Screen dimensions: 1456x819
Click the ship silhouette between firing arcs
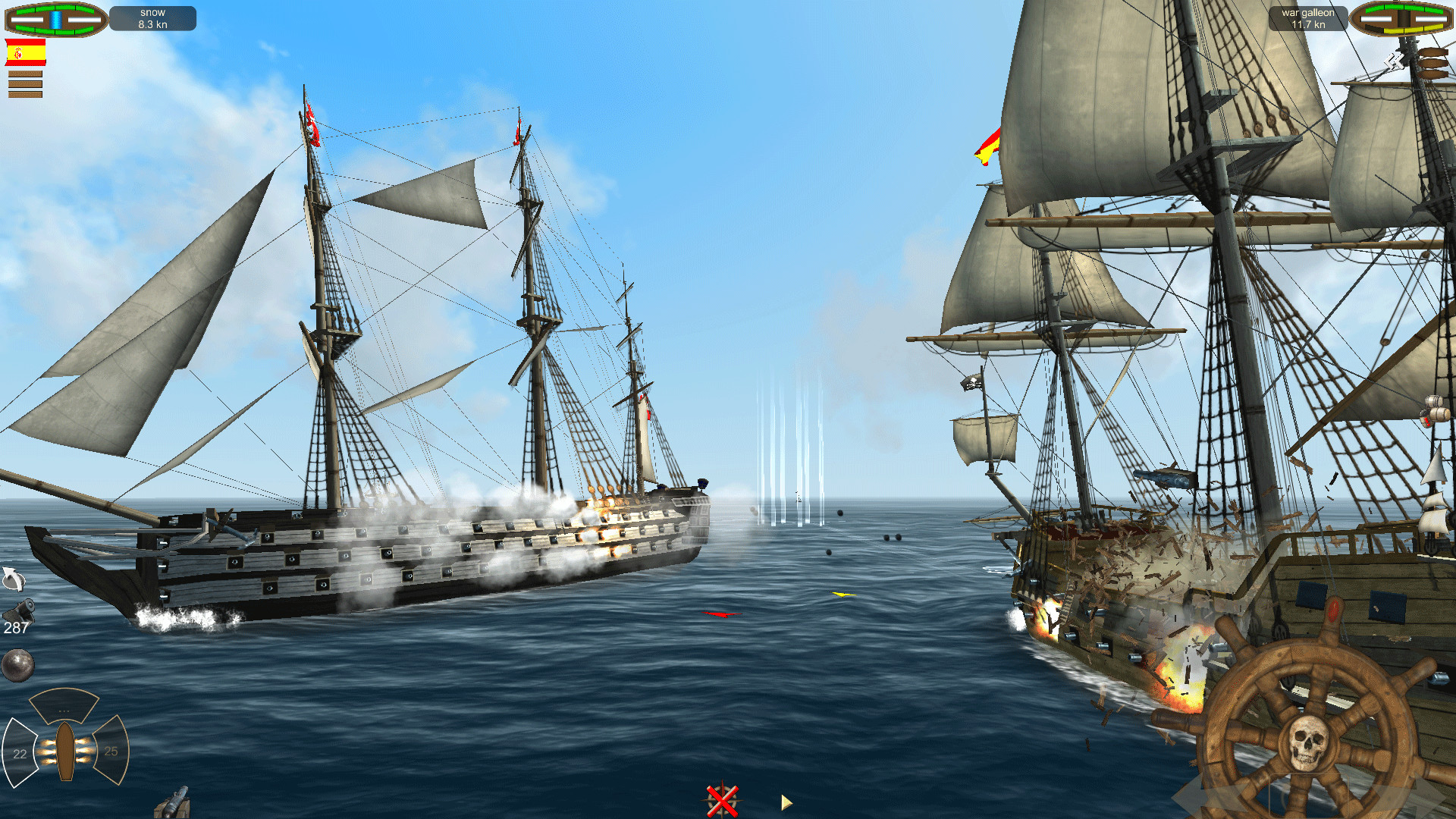point(65,752)
